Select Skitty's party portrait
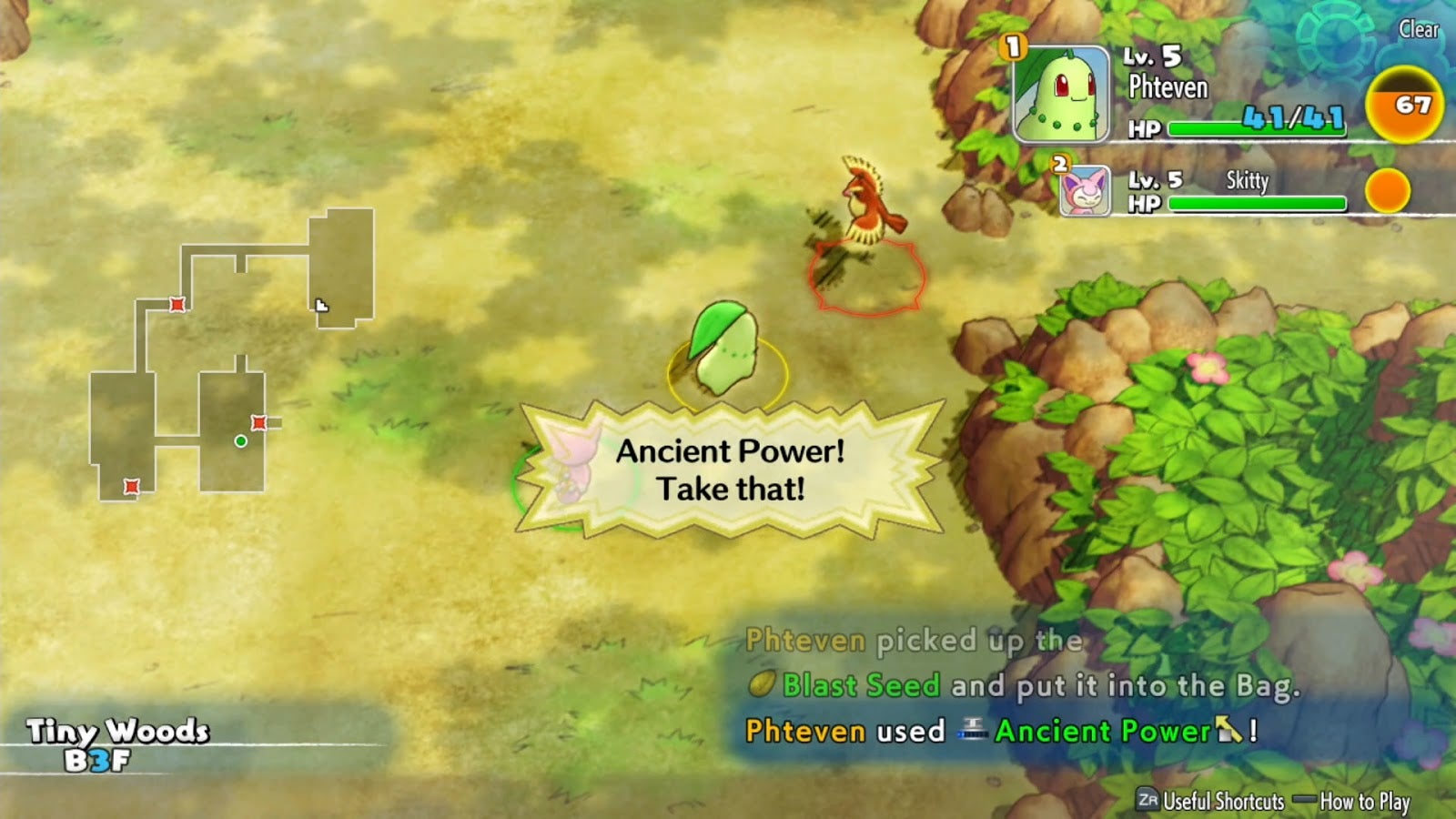1456x819 pixels. (1086, 191)
